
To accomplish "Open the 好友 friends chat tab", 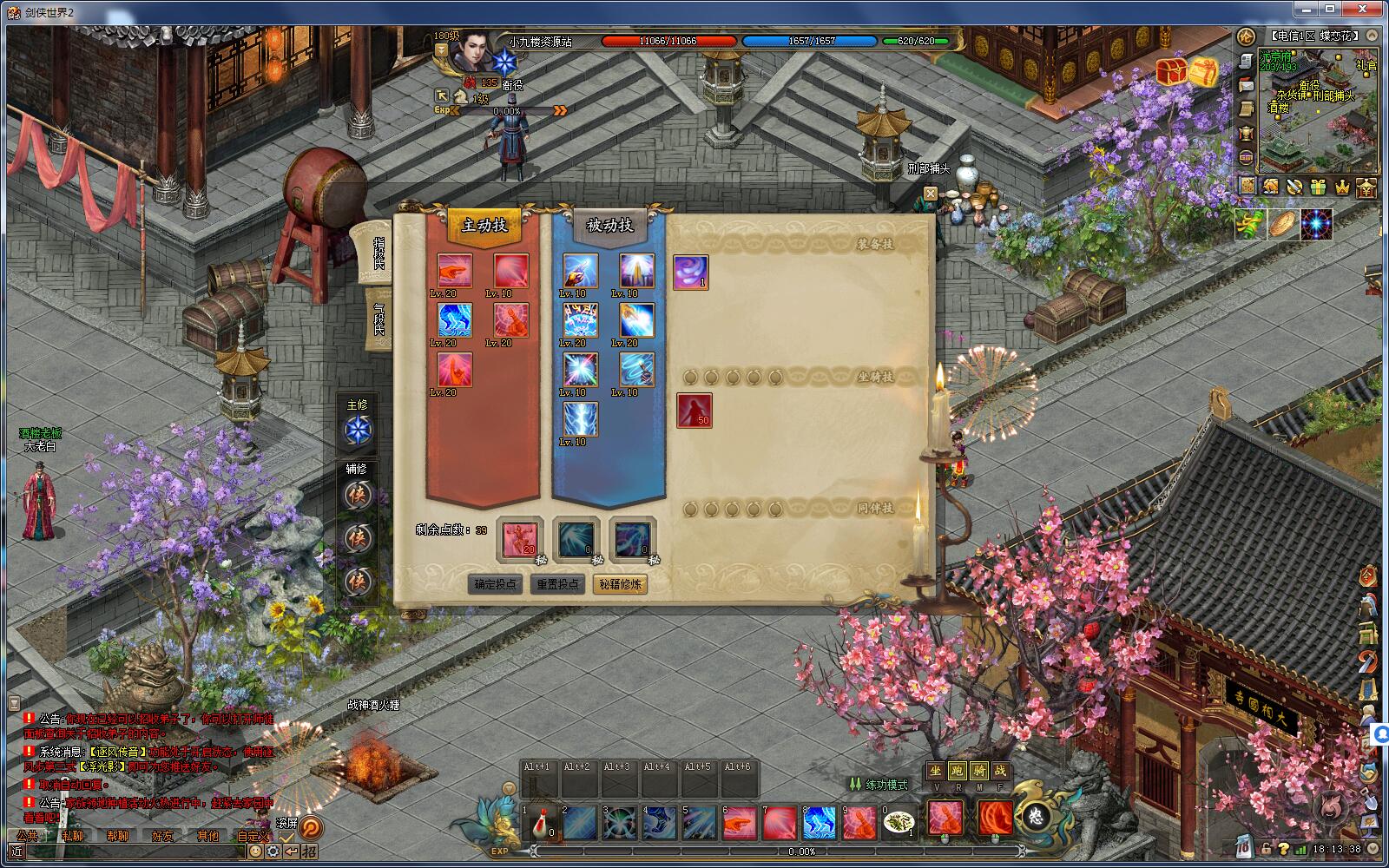I will (163, 836).
